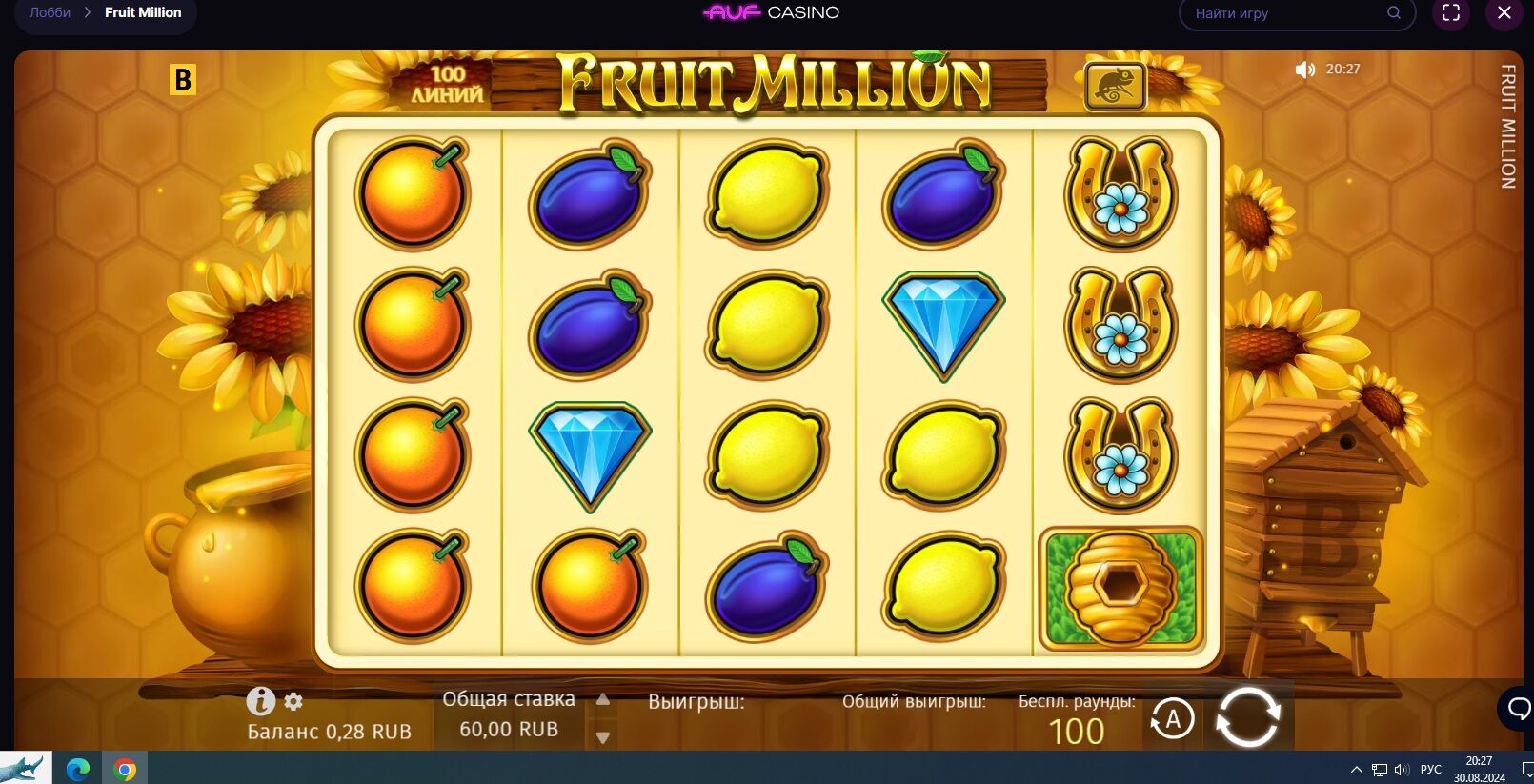Close the game with the X button
The height and width of the screenshot is (784, 1534).
[x=1504, y=12]
